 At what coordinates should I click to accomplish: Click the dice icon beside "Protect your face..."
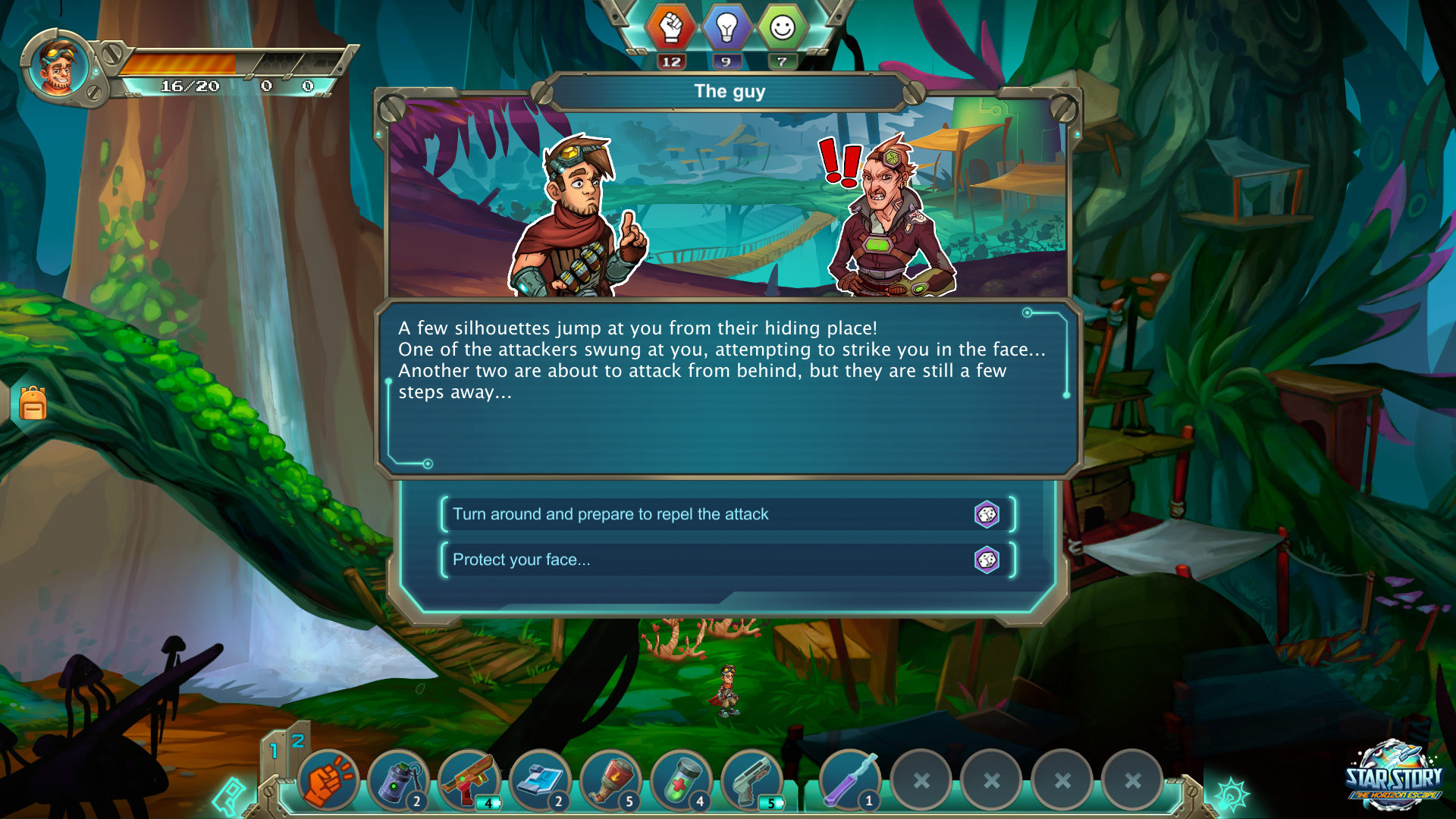click(987, 560)
